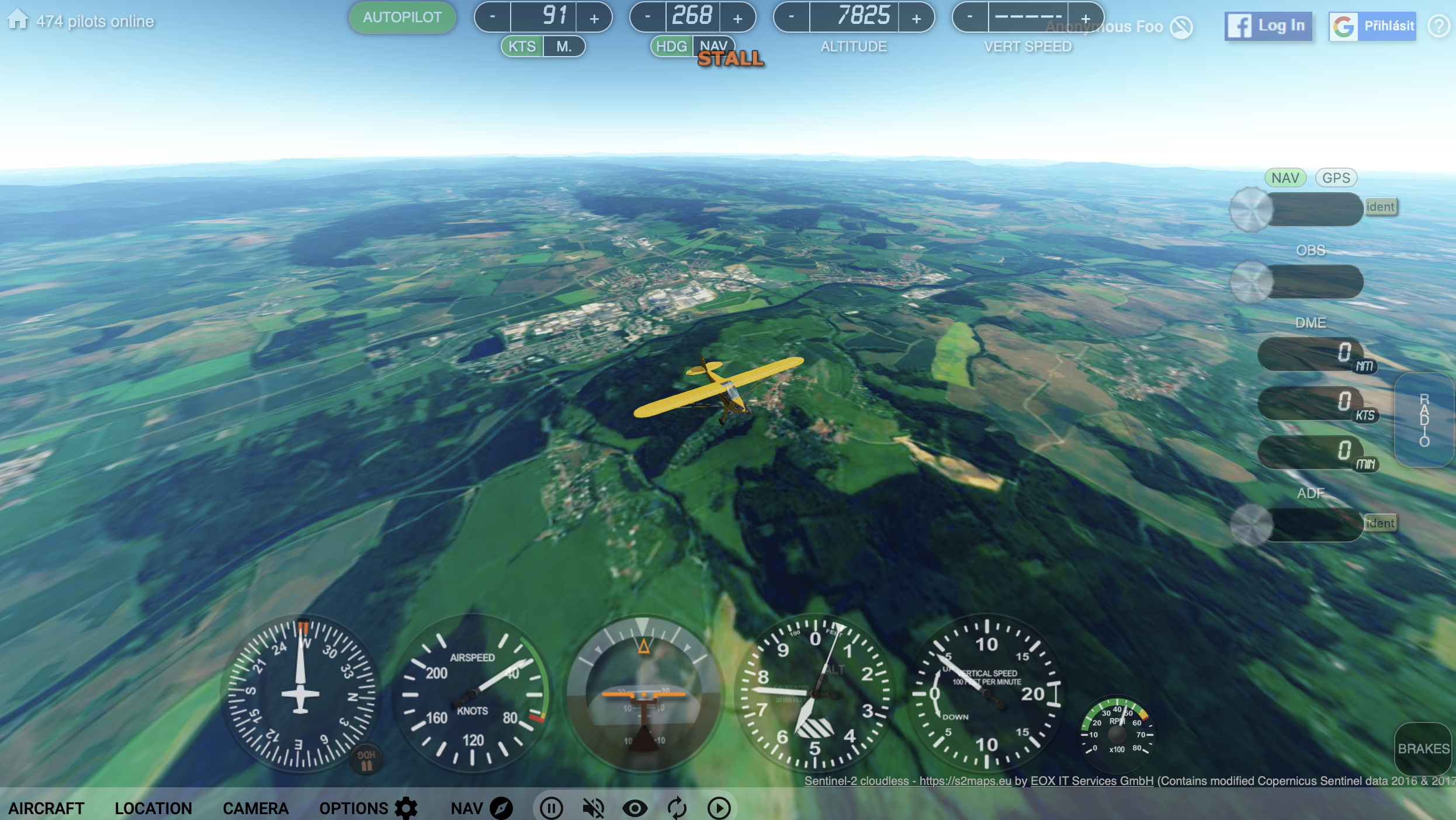This screenshot has height=820, width=1456.
Task: Switch radio panel to GPS mode
Action: coord(1337,178)
